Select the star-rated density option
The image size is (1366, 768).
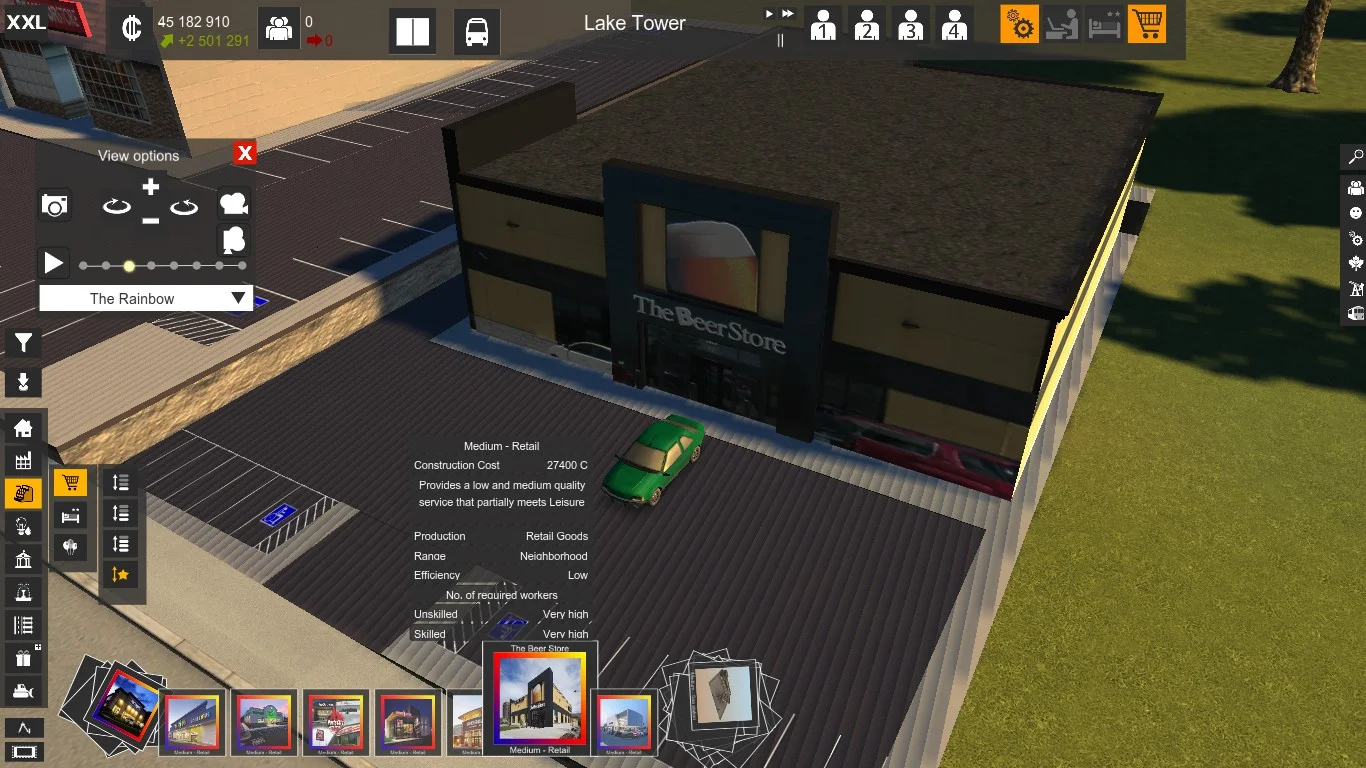(121, 574)
